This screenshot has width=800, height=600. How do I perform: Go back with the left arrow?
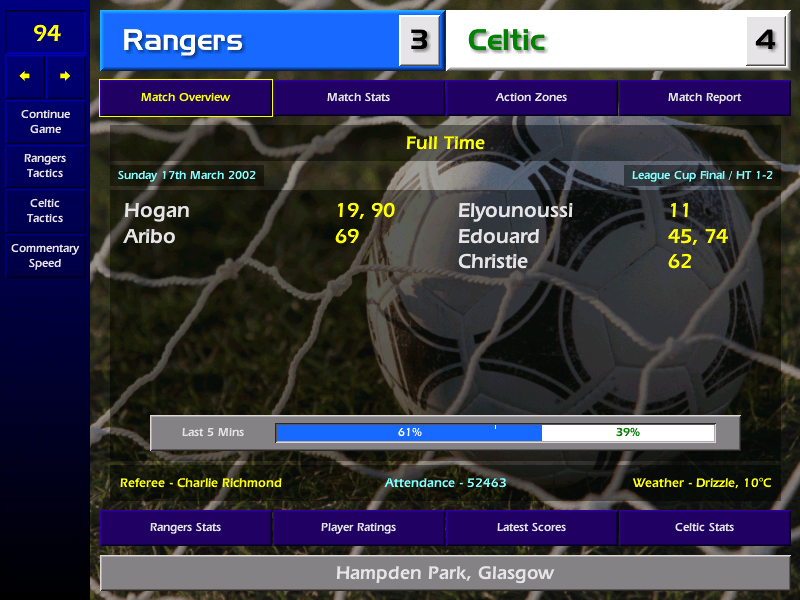point(25,76)
